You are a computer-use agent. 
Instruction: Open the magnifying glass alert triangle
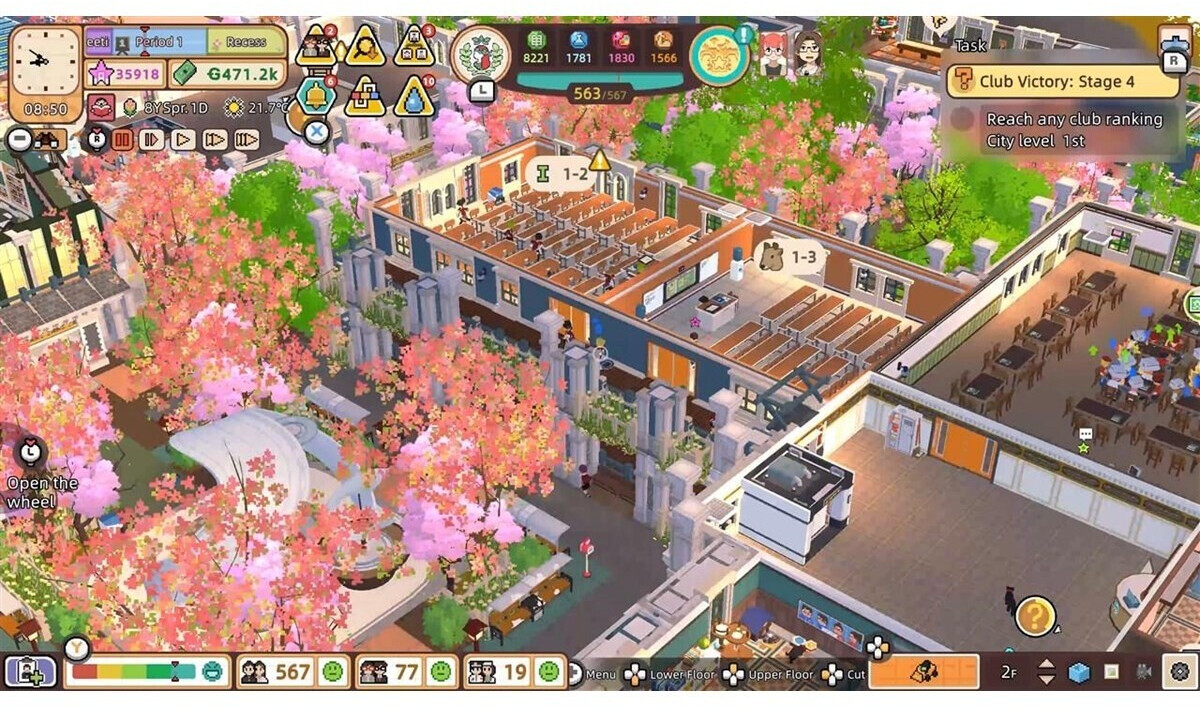pos(365,45)
